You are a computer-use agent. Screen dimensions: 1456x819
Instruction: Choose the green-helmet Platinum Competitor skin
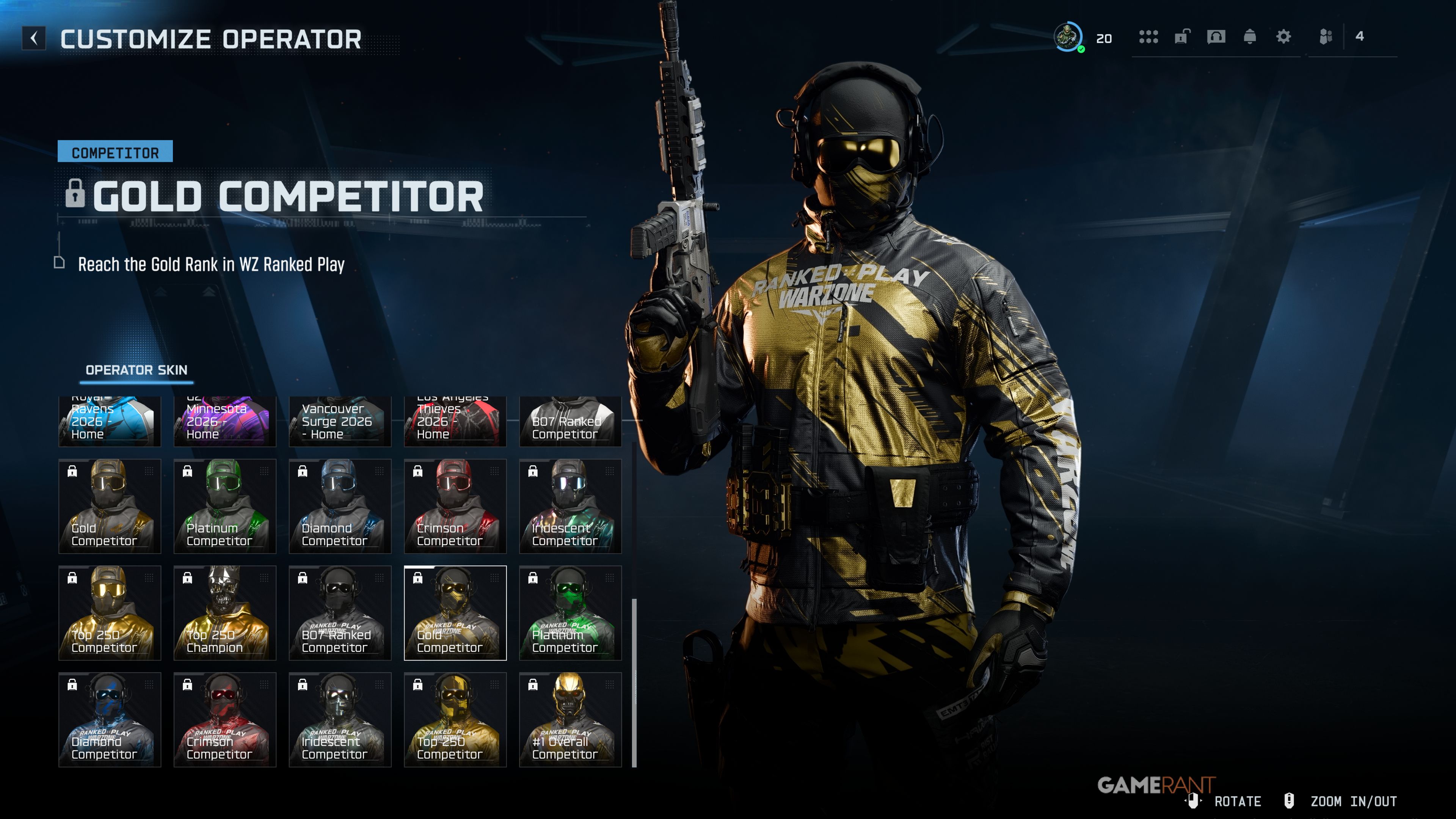click(224, 506)
